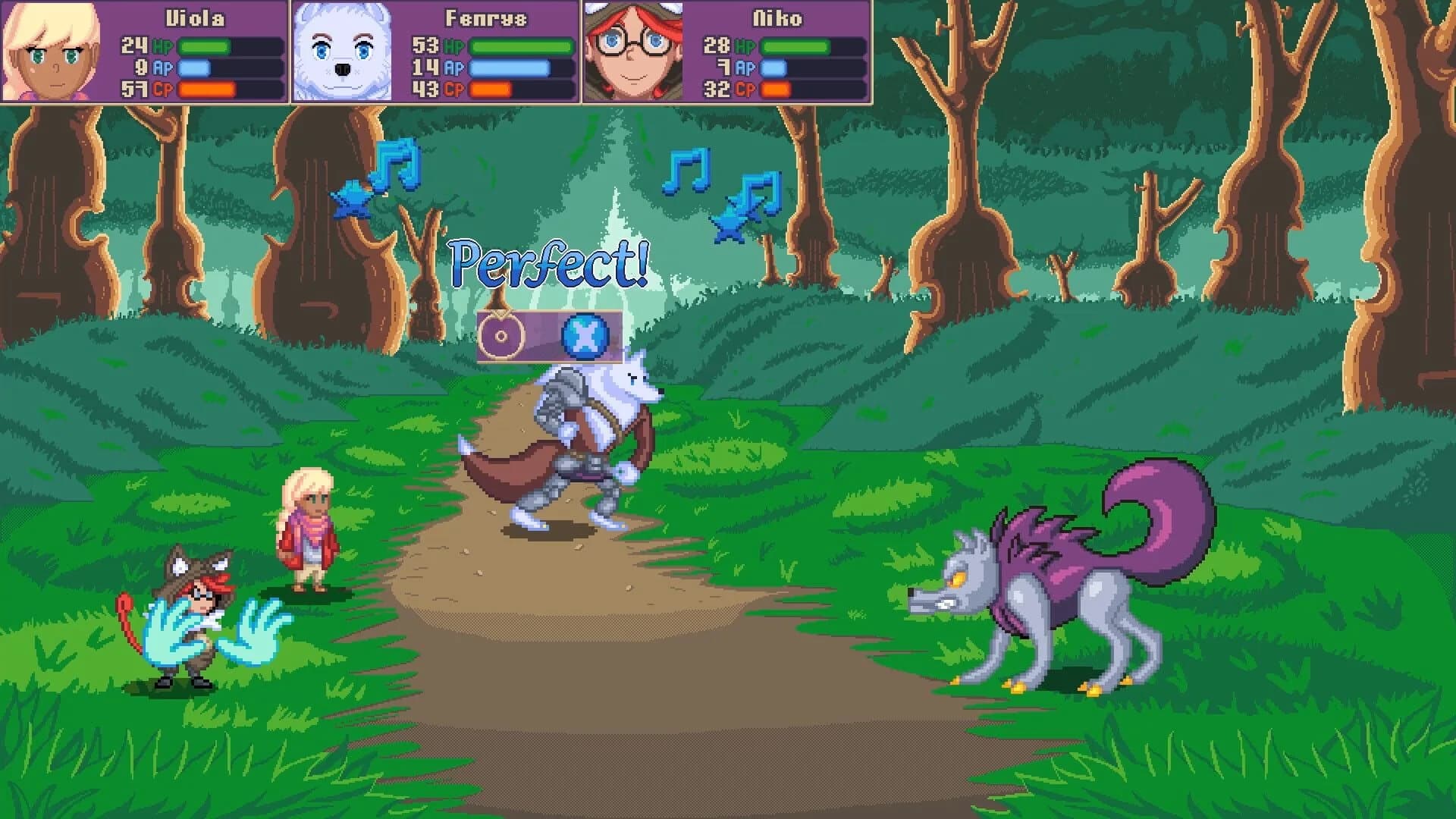Select Niko's portrait with glasses
1456x819 pixels.
pyautogui.click(x=633, y=49)
